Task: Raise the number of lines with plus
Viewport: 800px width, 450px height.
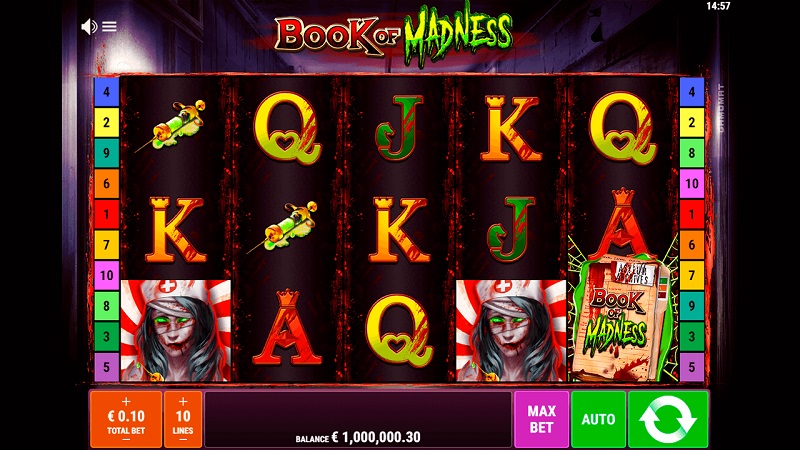Action: (183, 400)
